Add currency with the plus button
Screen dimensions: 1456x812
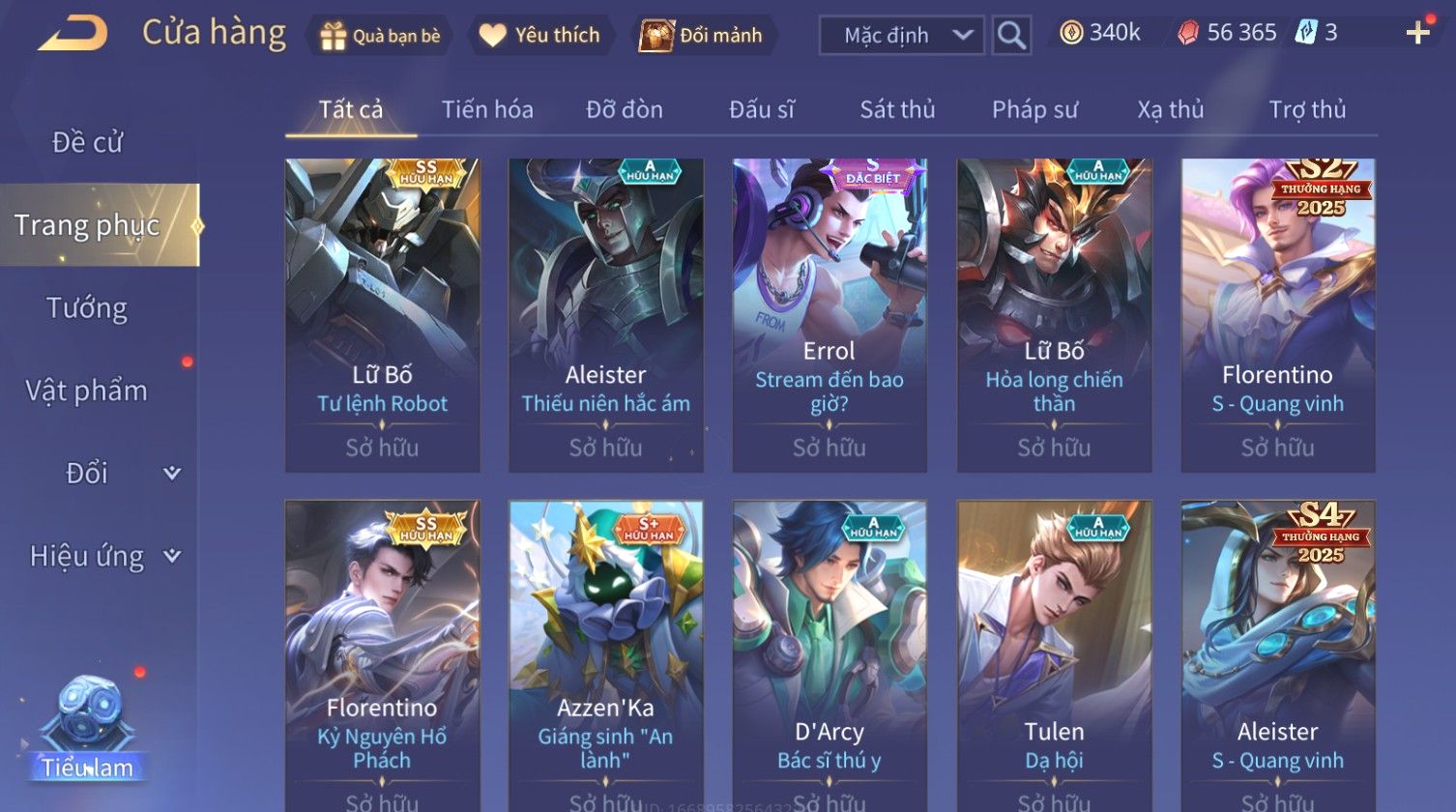tap(1417, 34)
